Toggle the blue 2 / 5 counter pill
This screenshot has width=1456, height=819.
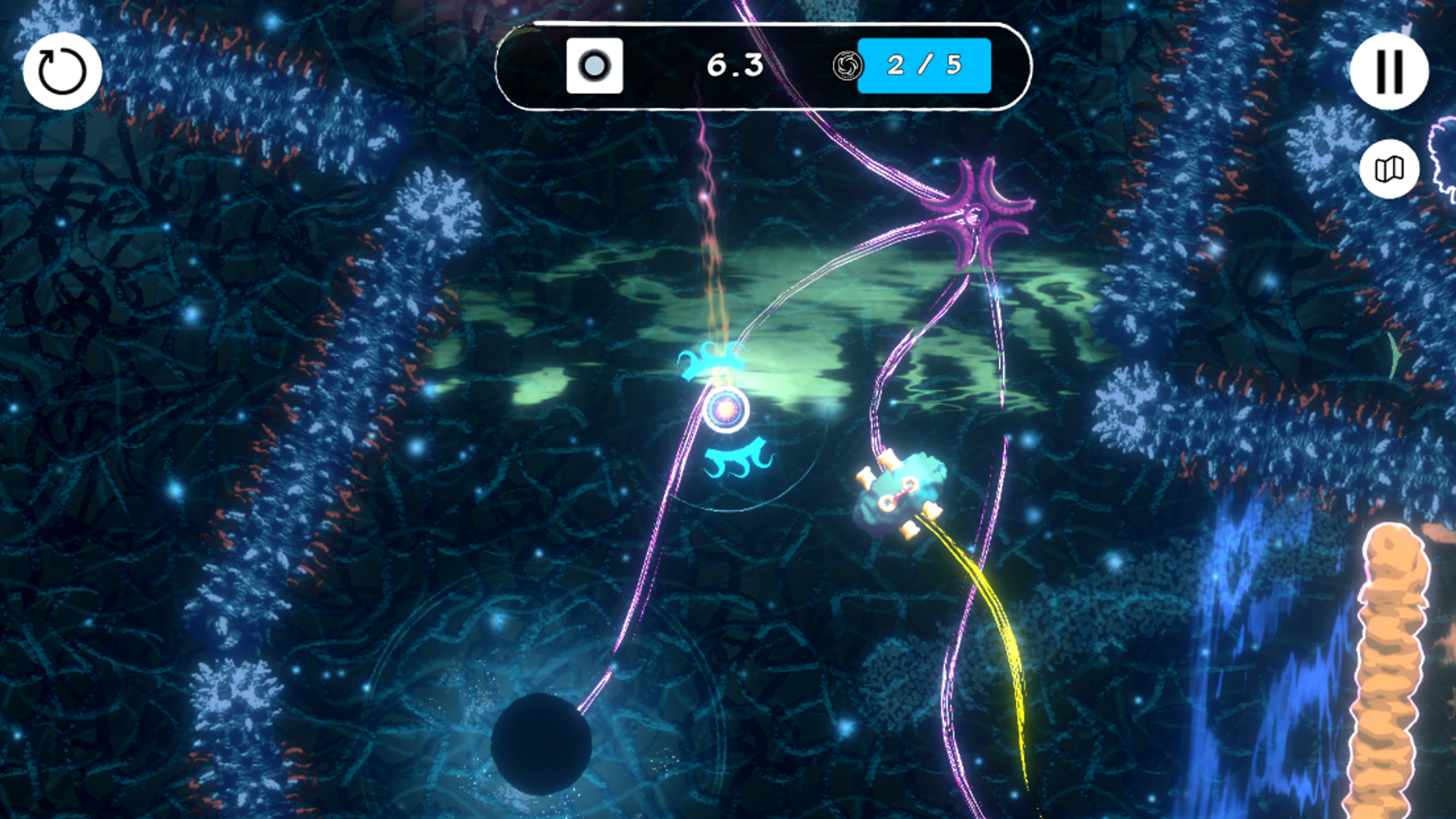coord(924,67)
